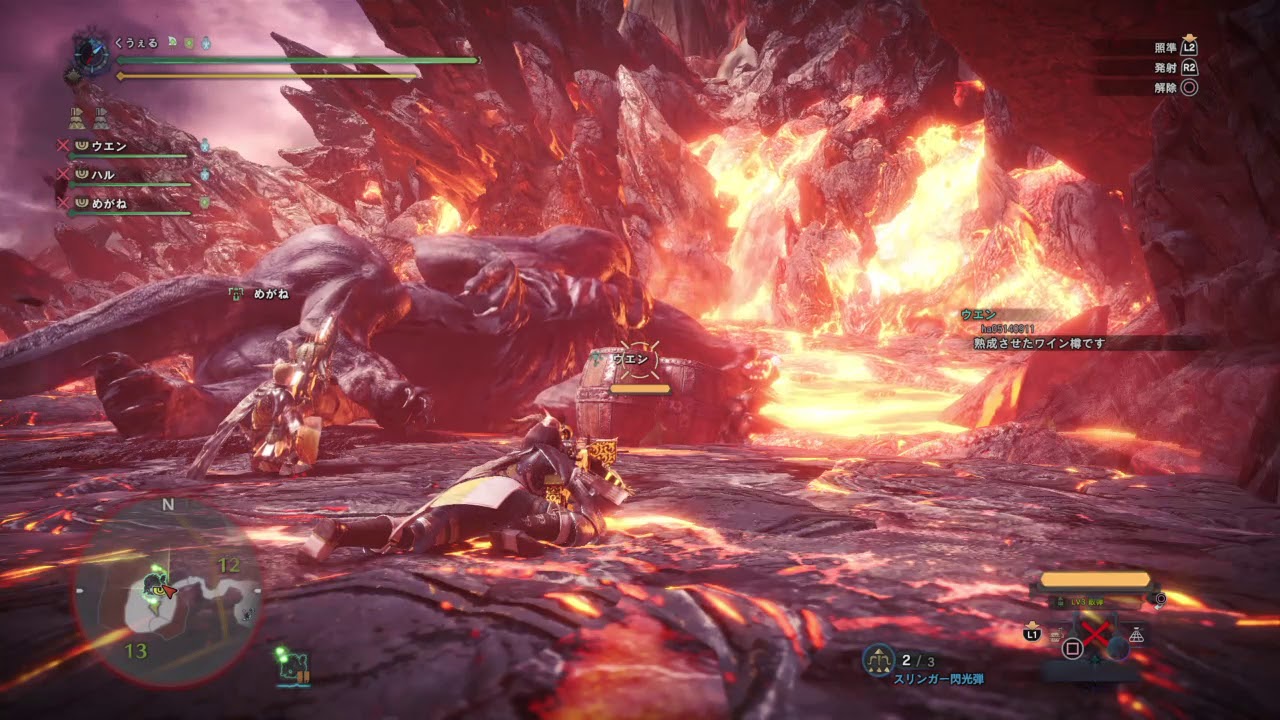The image size is (1280, 720).
Task: Select the net-shaped item right of the item bar
Action: pyautogui.click(x=1137, y=634)
